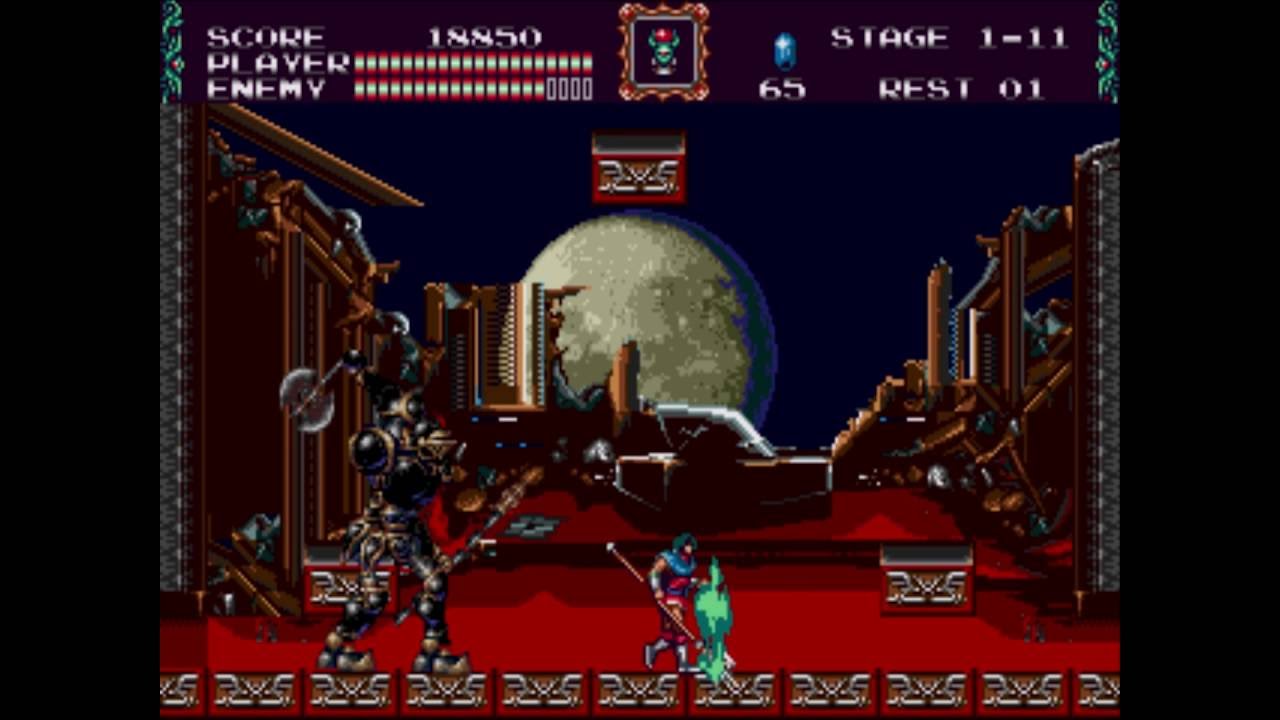1280x720 pixels.
Task: Click the blue jewel ammo icon
Action: click(784, 50)
